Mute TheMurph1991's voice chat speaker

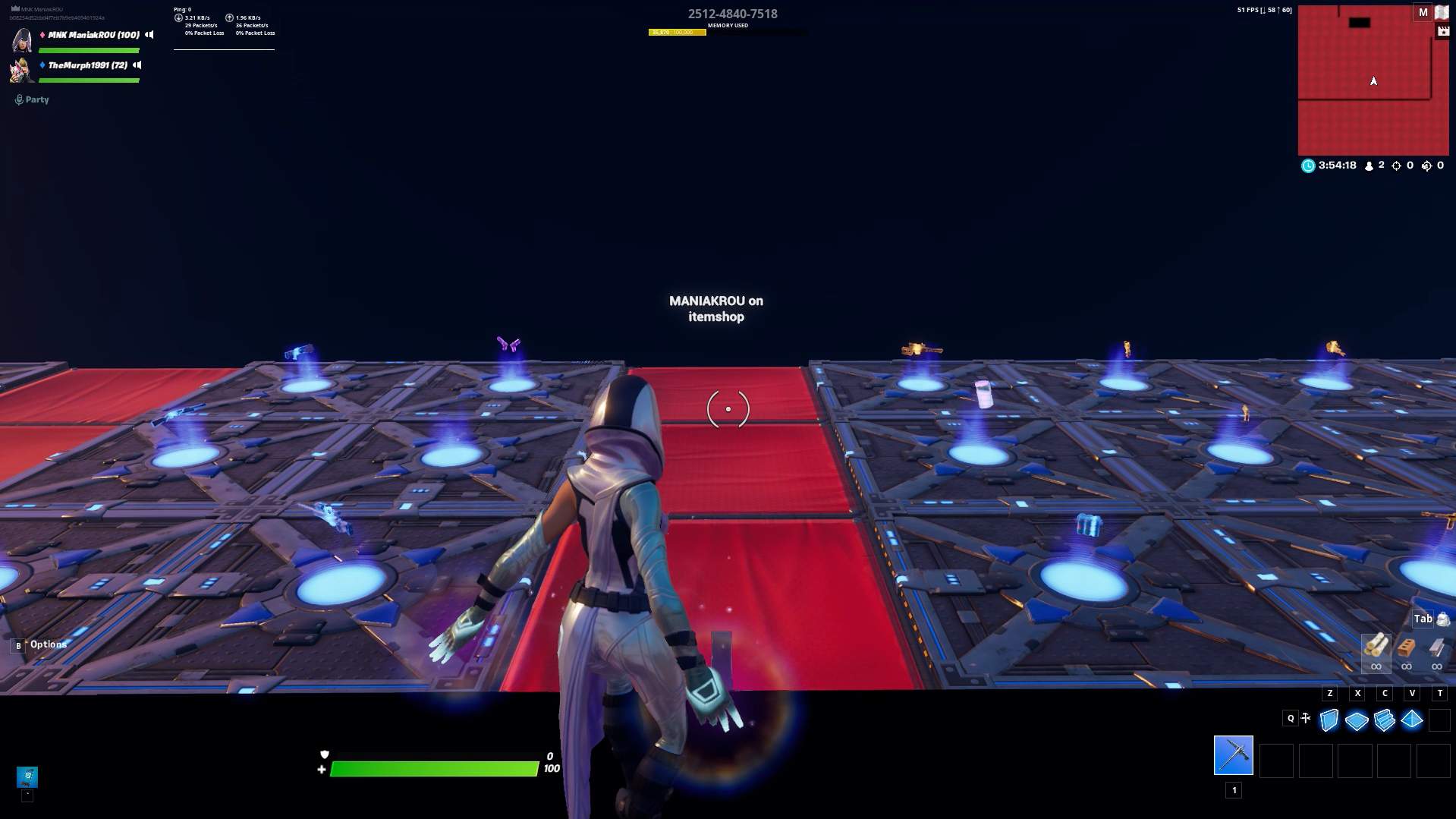point(136,65)
